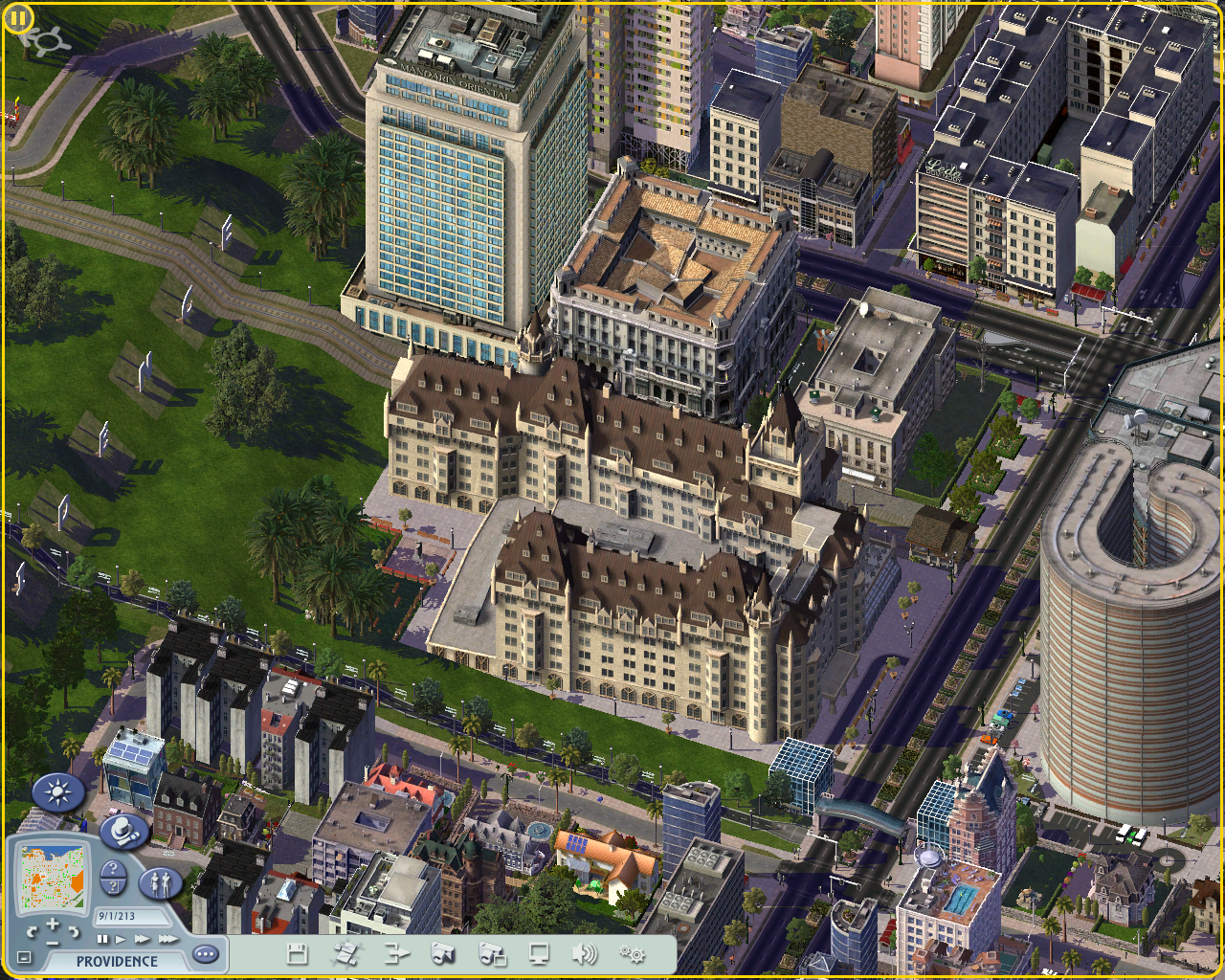Click the yellow pause indicator in the corner
Viewport: 1225px width, 980px height.
19,18
